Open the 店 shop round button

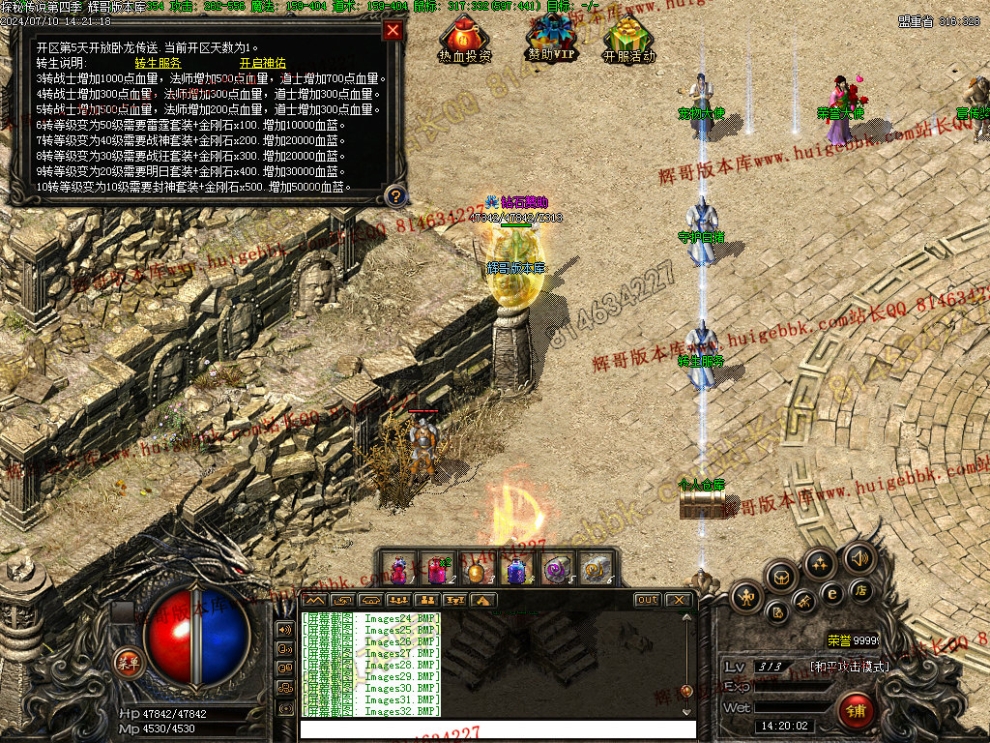click(x=859, y=592)
